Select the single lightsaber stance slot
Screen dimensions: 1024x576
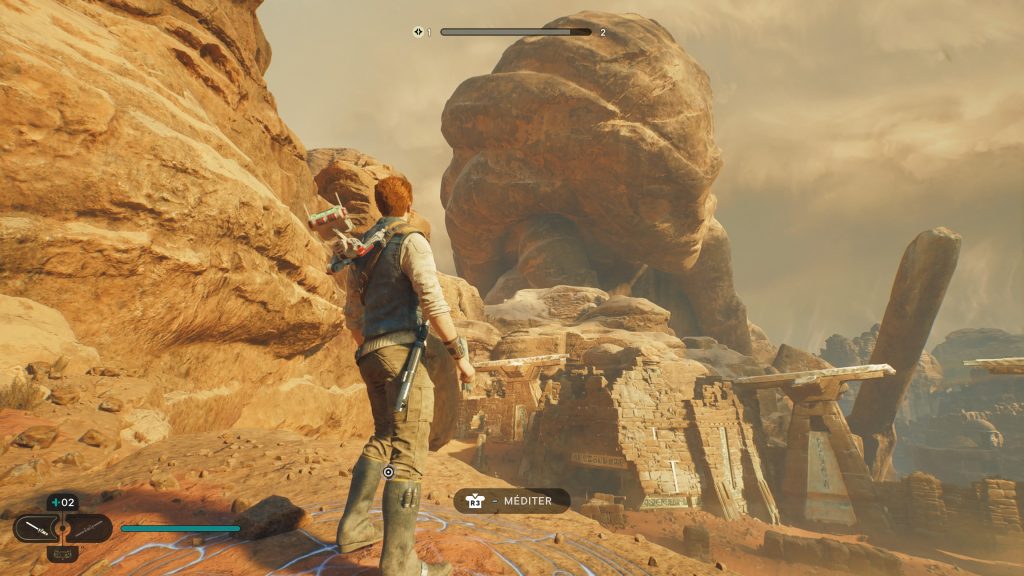pos(35,528)
